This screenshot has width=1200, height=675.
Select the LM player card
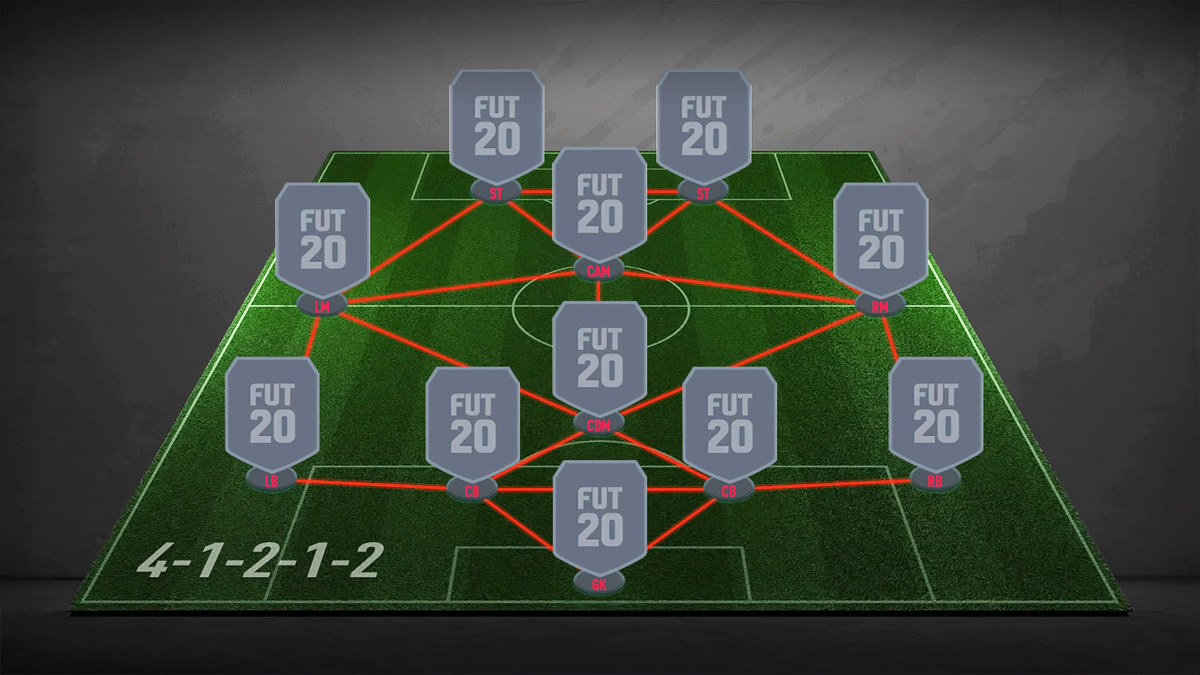point(323,238)
